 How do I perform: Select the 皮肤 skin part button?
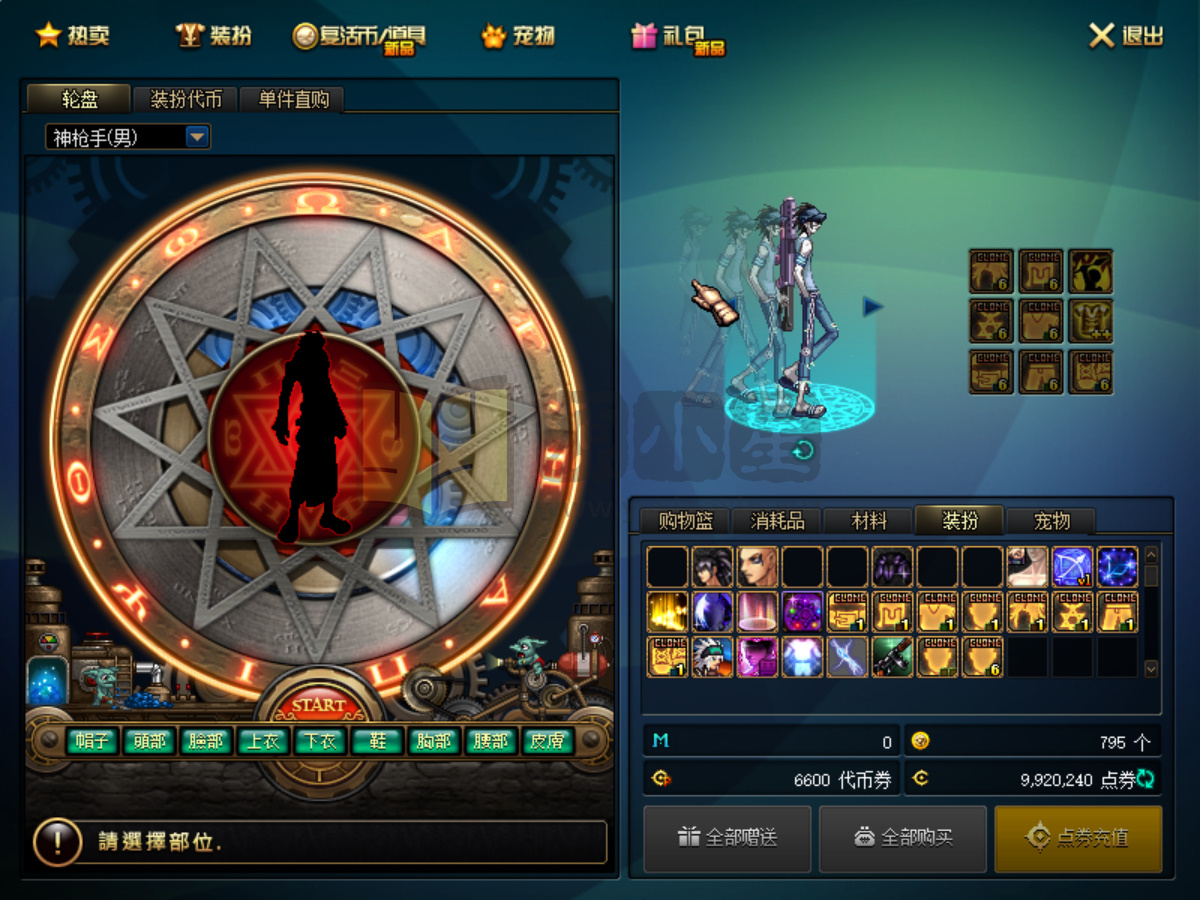tap(548, 742)
